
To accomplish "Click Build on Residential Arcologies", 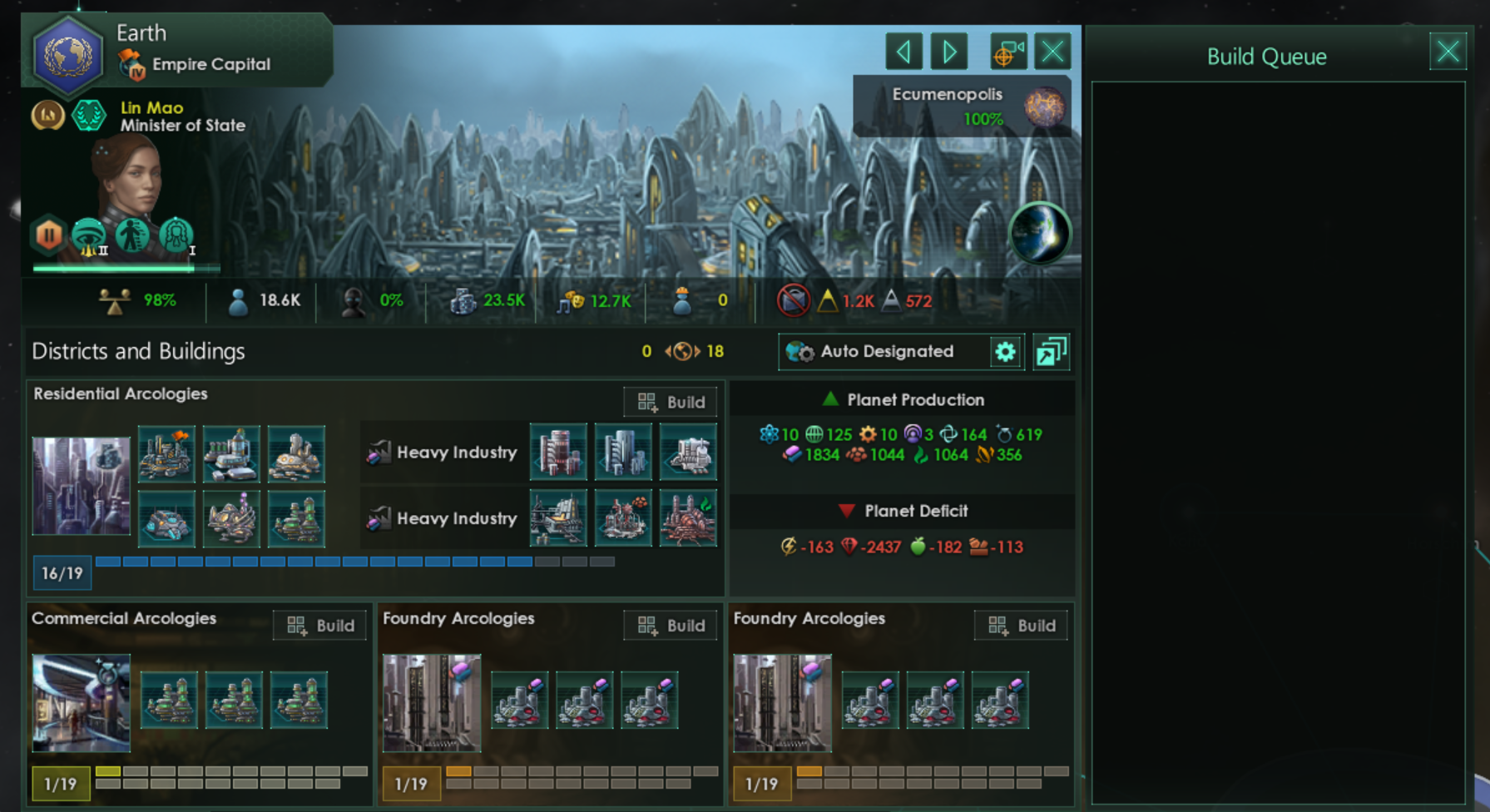I will tap(671, 402).
